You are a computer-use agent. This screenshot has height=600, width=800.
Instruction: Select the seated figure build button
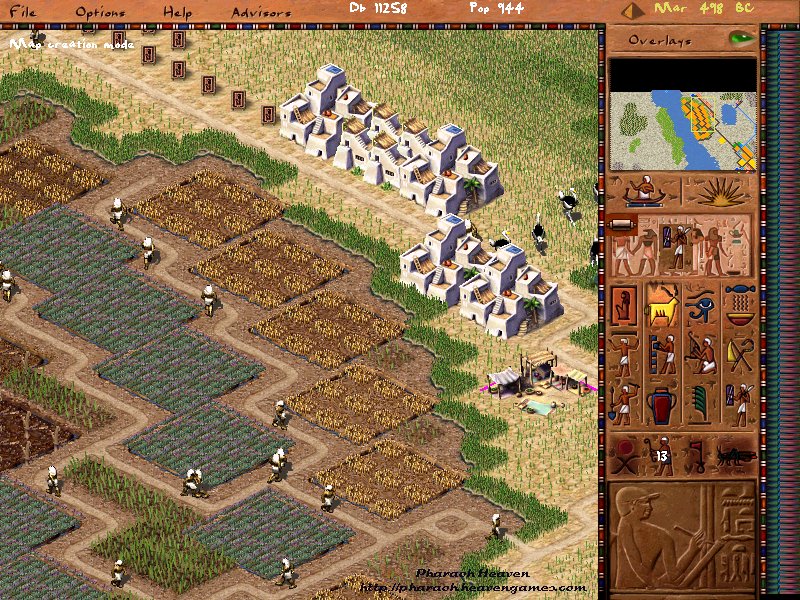click(624, 306)
